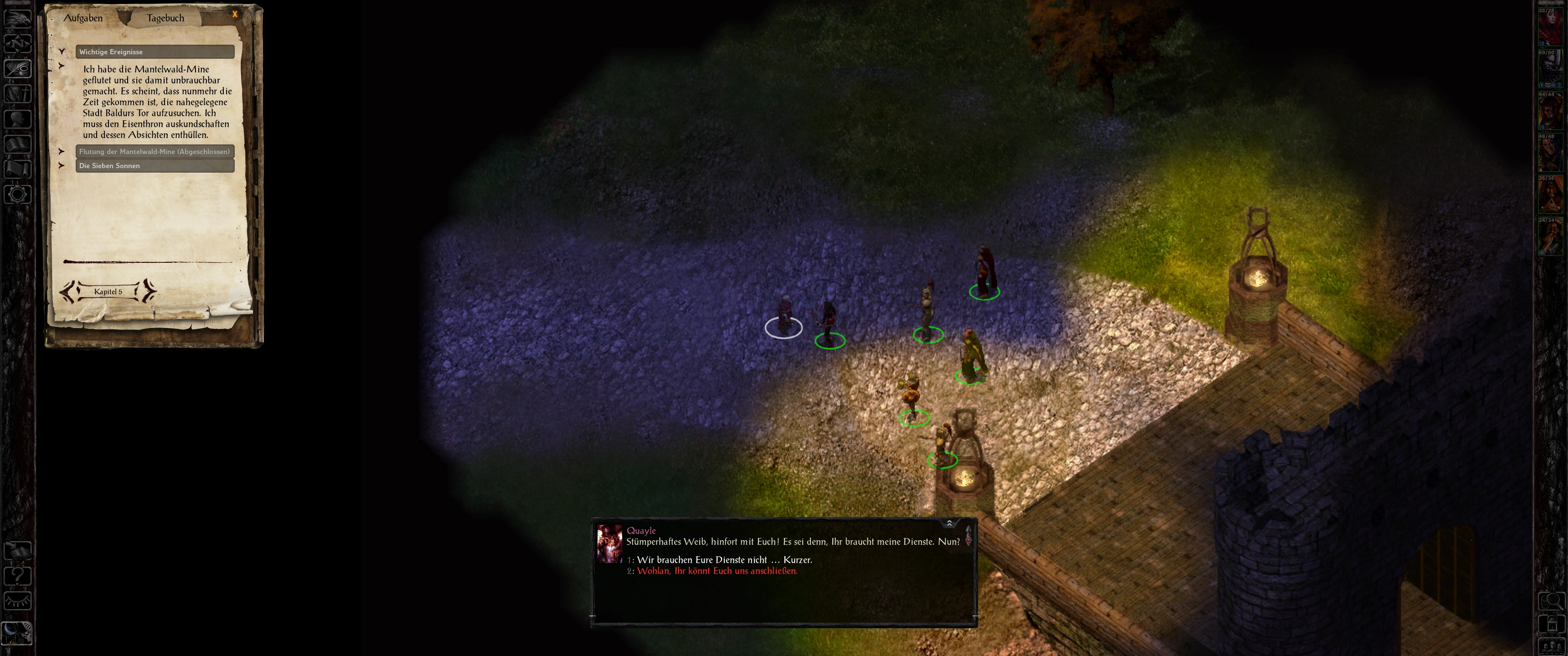Image resolution: width=1568 pixels, height=656 pixels.
Task: Open the area map compass button
Action: click(18, 43)
